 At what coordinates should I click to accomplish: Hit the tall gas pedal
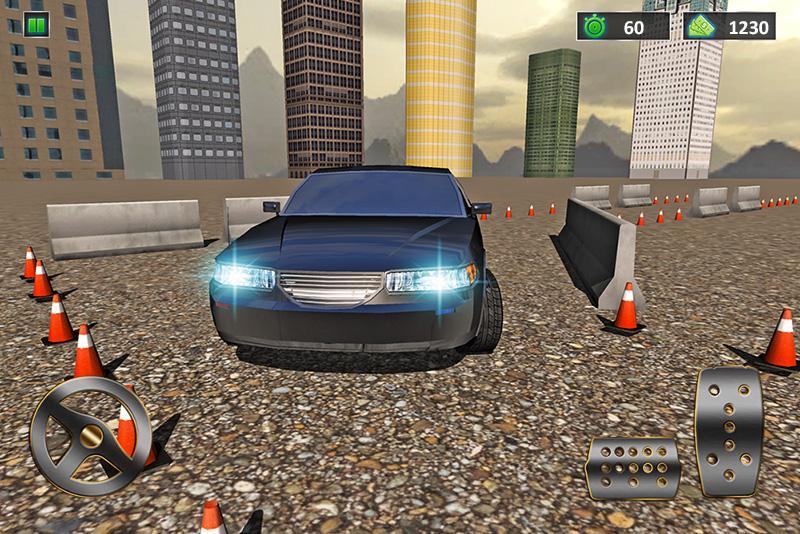click(x=729, y=430)
